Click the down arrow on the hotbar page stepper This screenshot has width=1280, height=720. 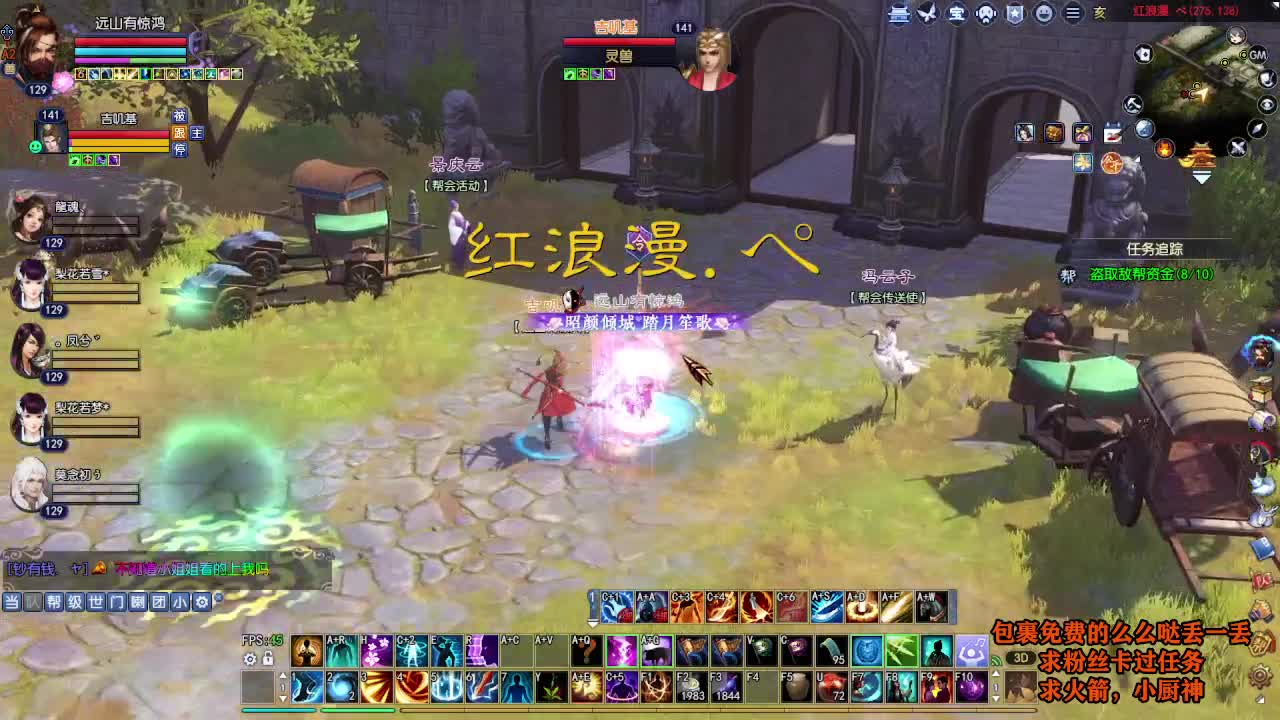click(x=283, y=698)
